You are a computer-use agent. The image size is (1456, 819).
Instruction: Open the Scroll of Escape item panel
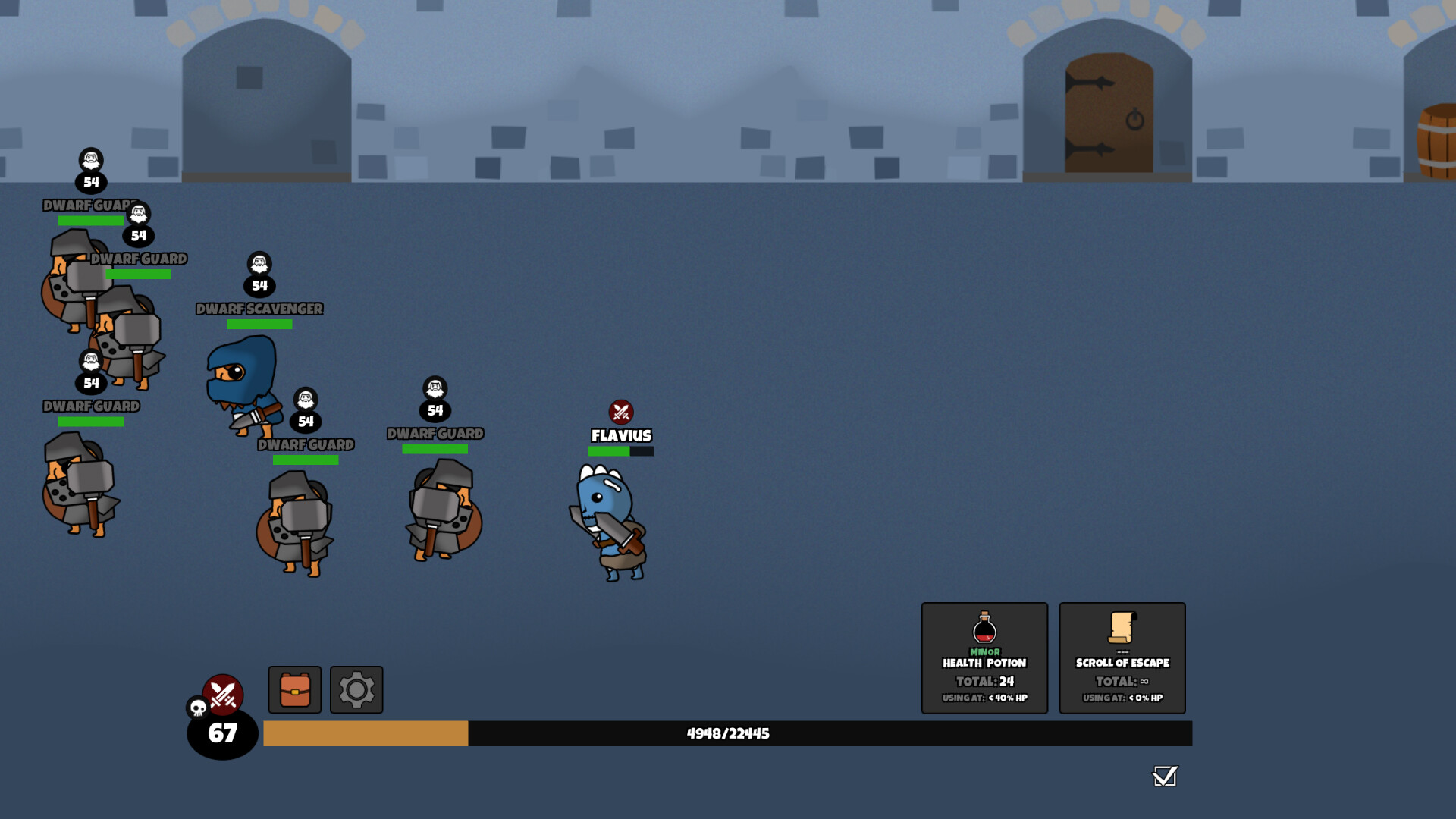pos(1122,658)
